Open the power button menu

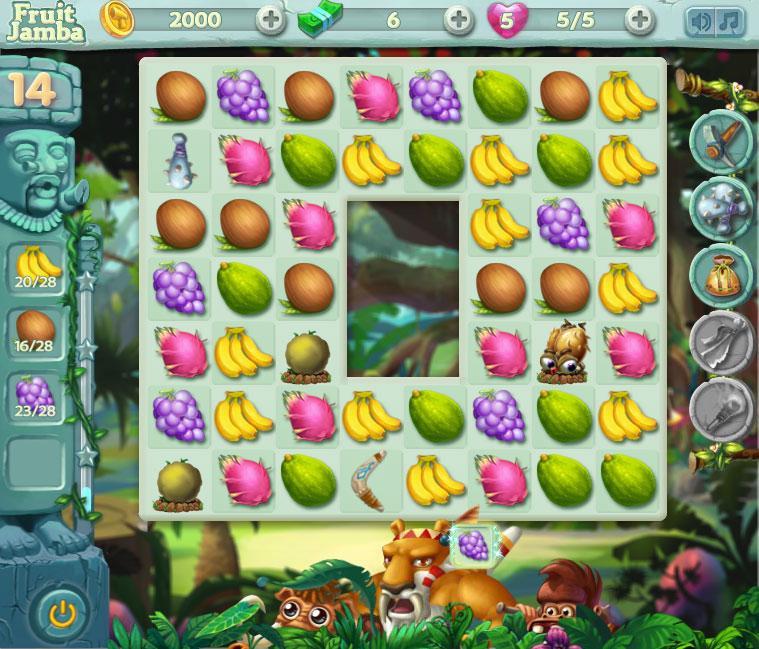pos(62,612)
